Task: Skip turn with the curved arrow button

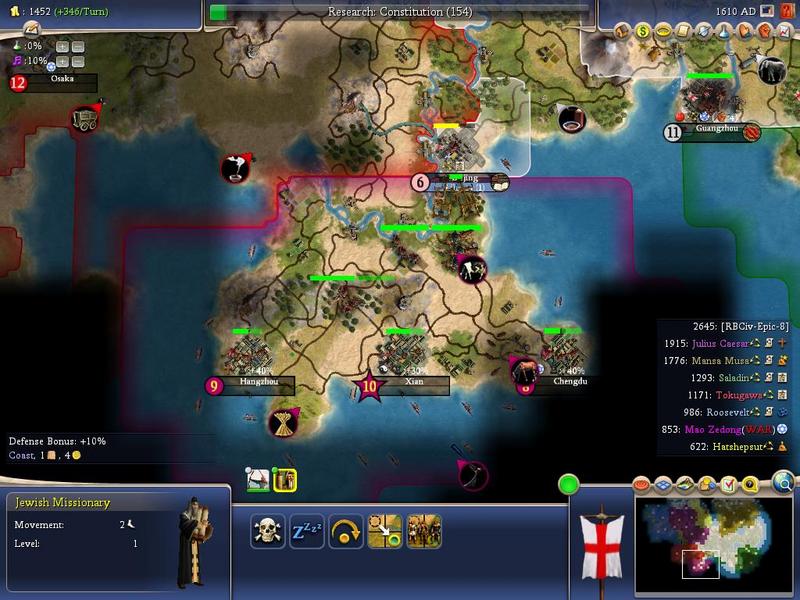Action: [x=345, y=530]
